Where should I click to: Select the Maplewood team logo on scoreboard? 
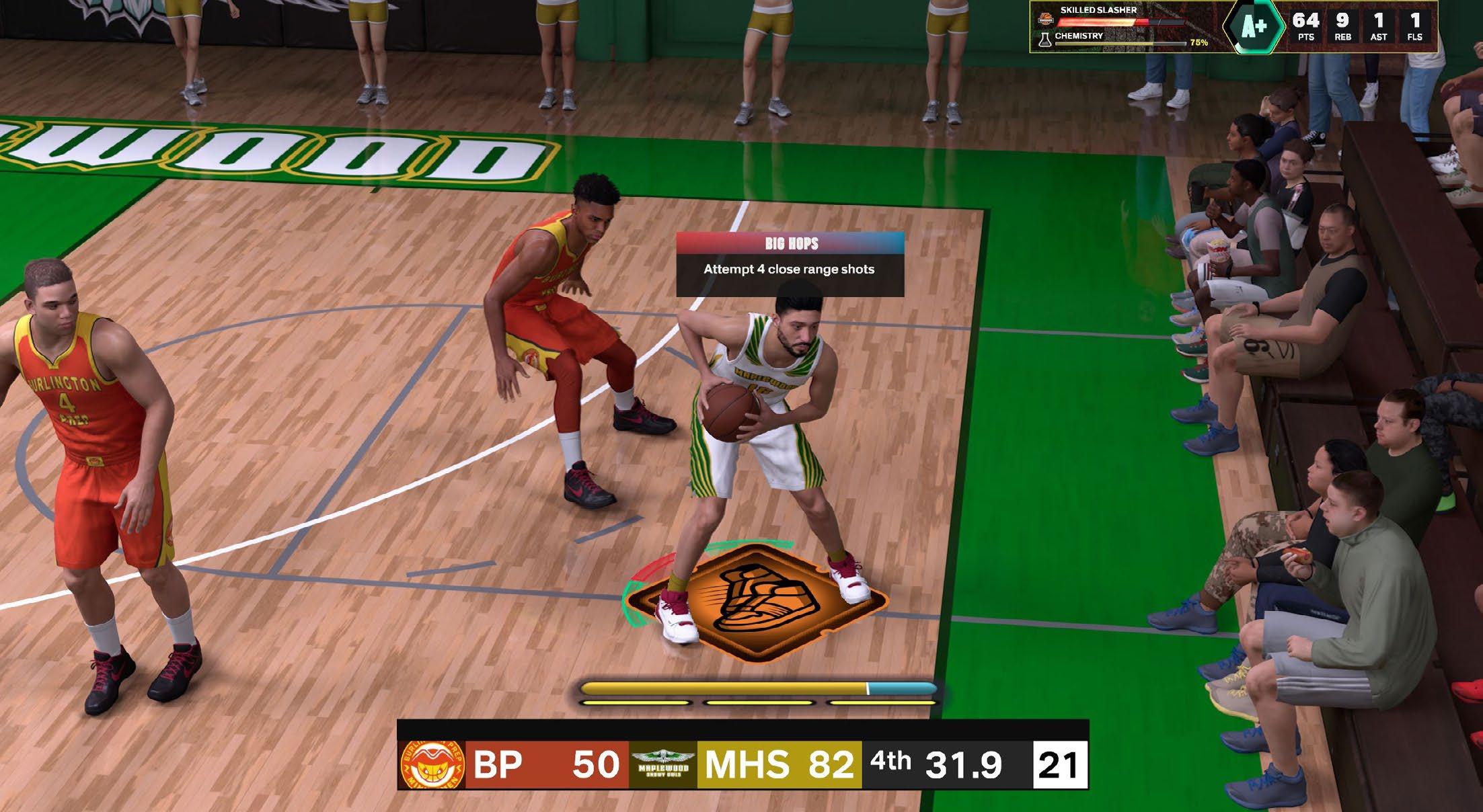[663, 765]
